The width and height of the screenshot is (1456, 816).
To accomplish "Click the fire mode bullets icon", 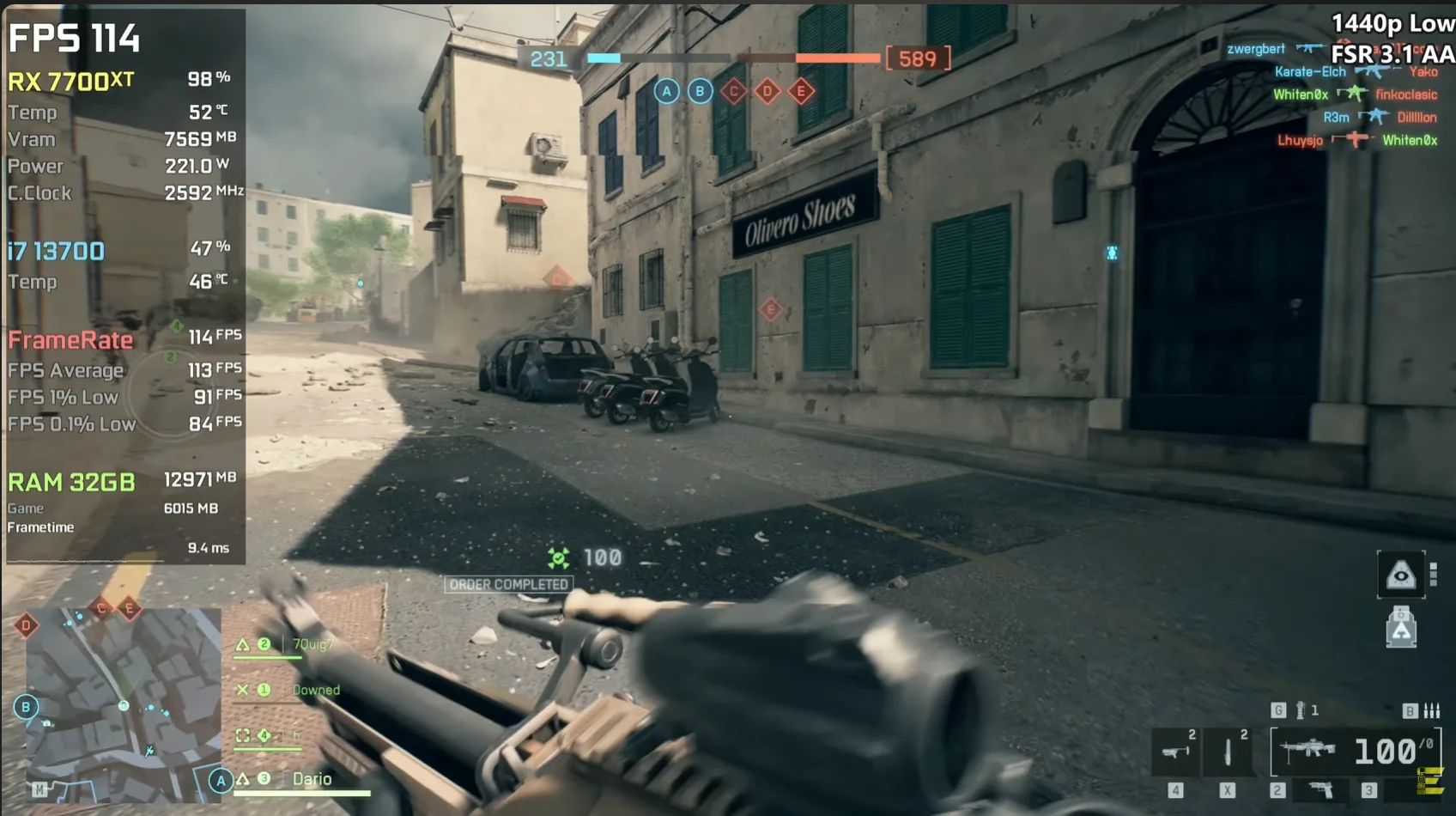I will pyautogui.click(x=1431, y=710).
